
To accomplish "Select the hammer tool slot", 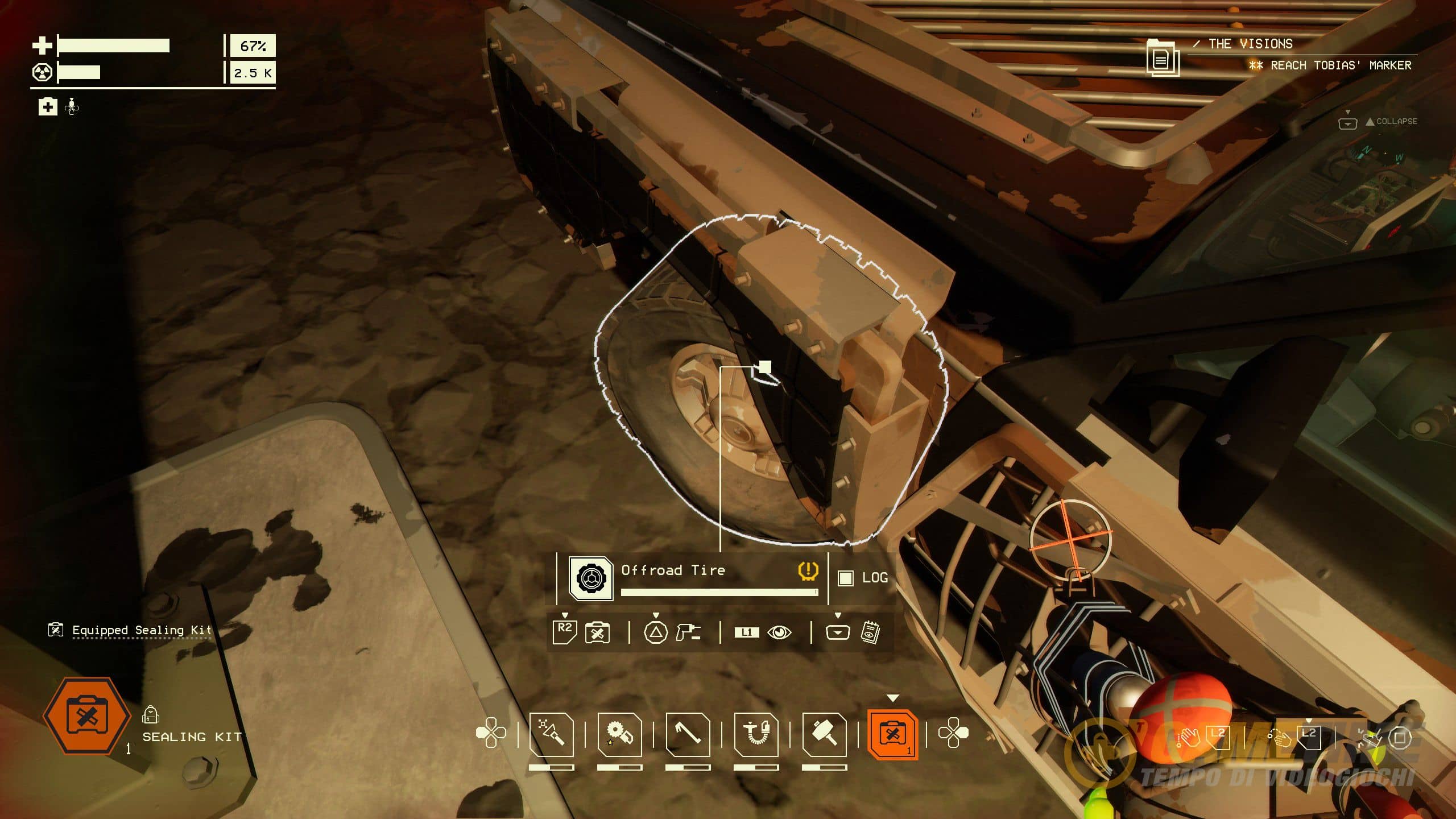I will click(x=824, y=735).
